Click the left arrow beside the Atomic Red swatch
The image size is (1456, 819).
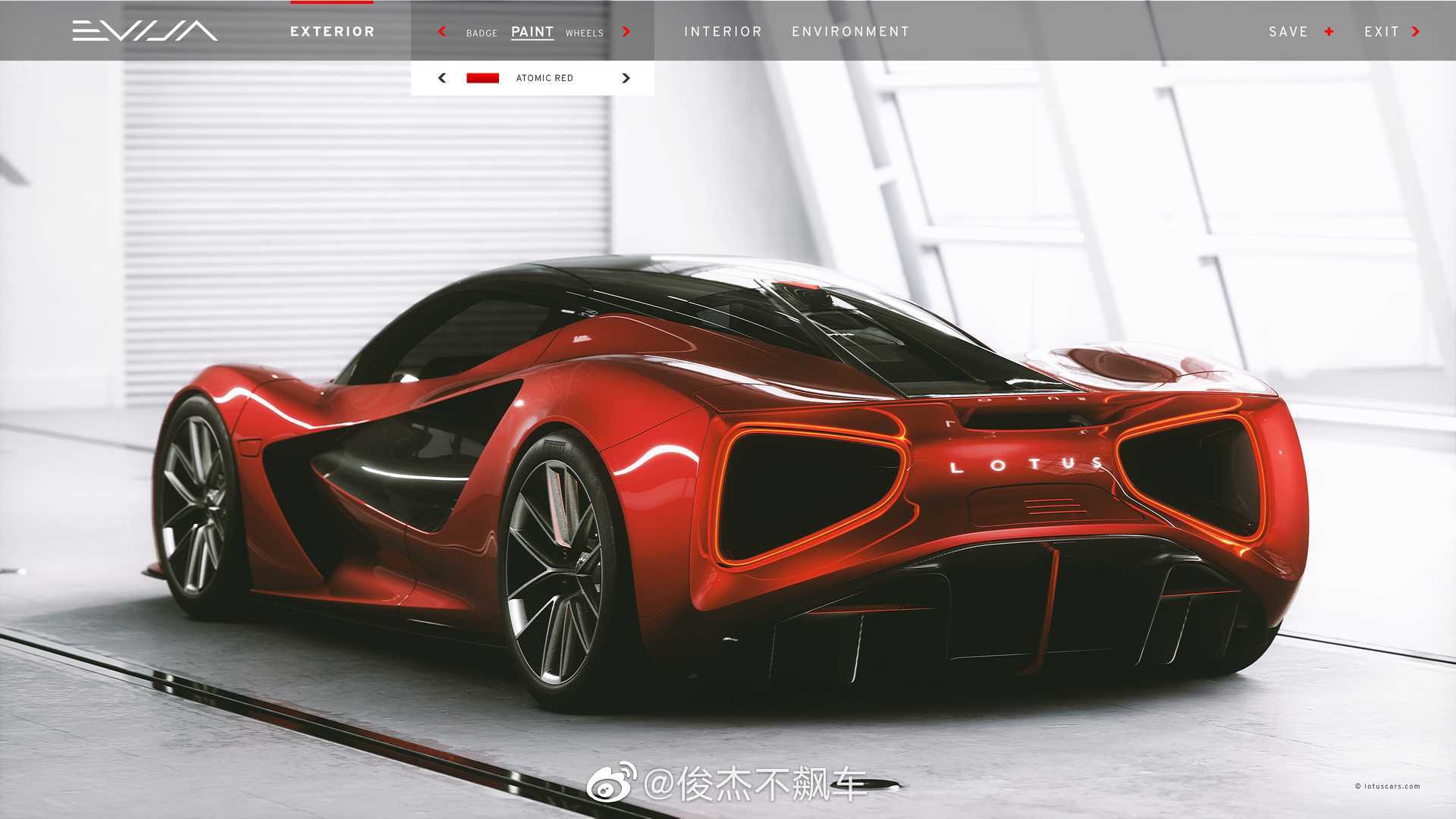point(441,77)
